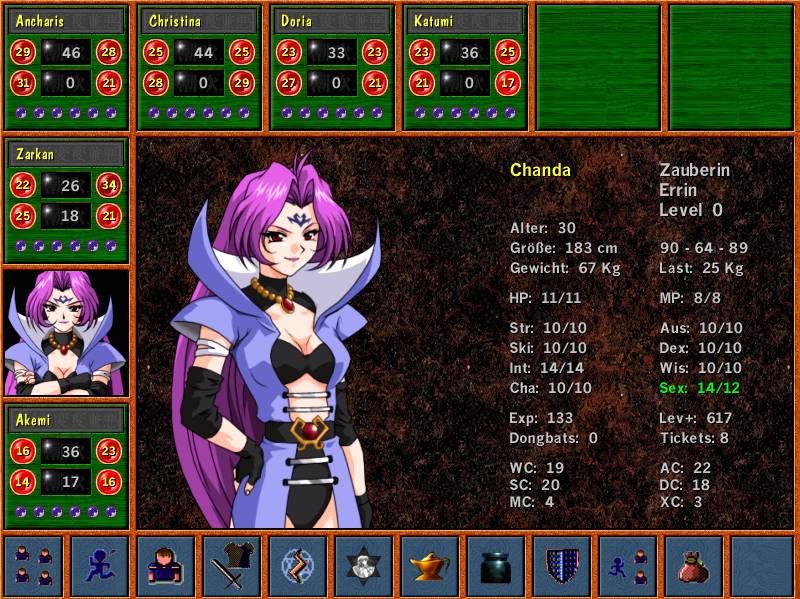The image size is (800, 599).
Task: Select Christina party panel
Action: coord(199,67)
